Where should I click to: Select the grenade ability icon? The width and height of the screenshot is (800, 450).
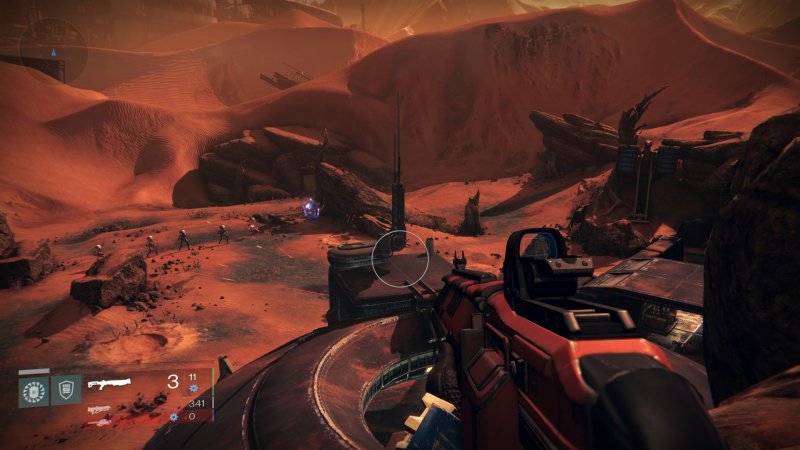(33, 391)
